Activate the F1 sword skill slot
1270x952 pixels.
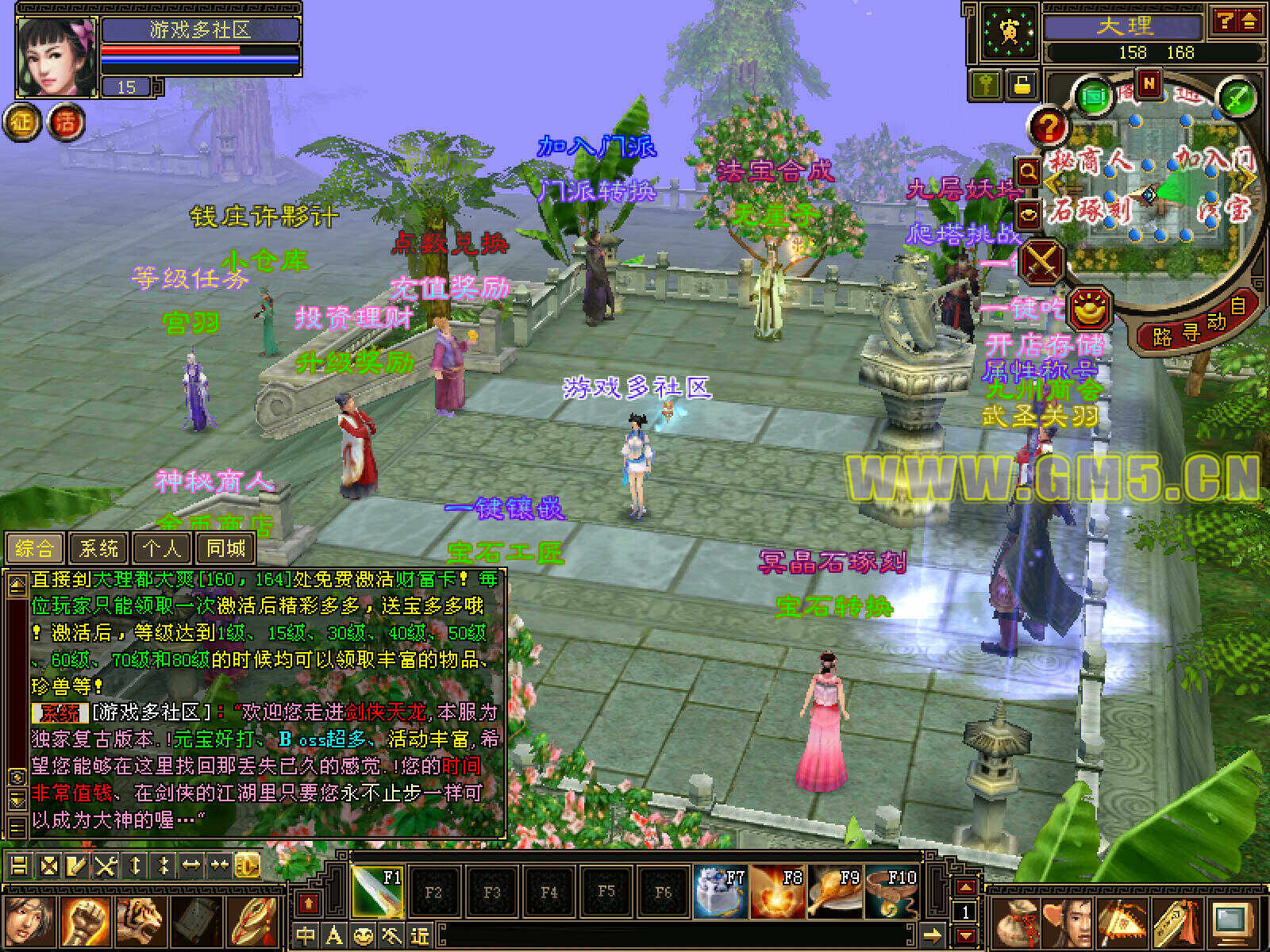(x=377, y=891)
